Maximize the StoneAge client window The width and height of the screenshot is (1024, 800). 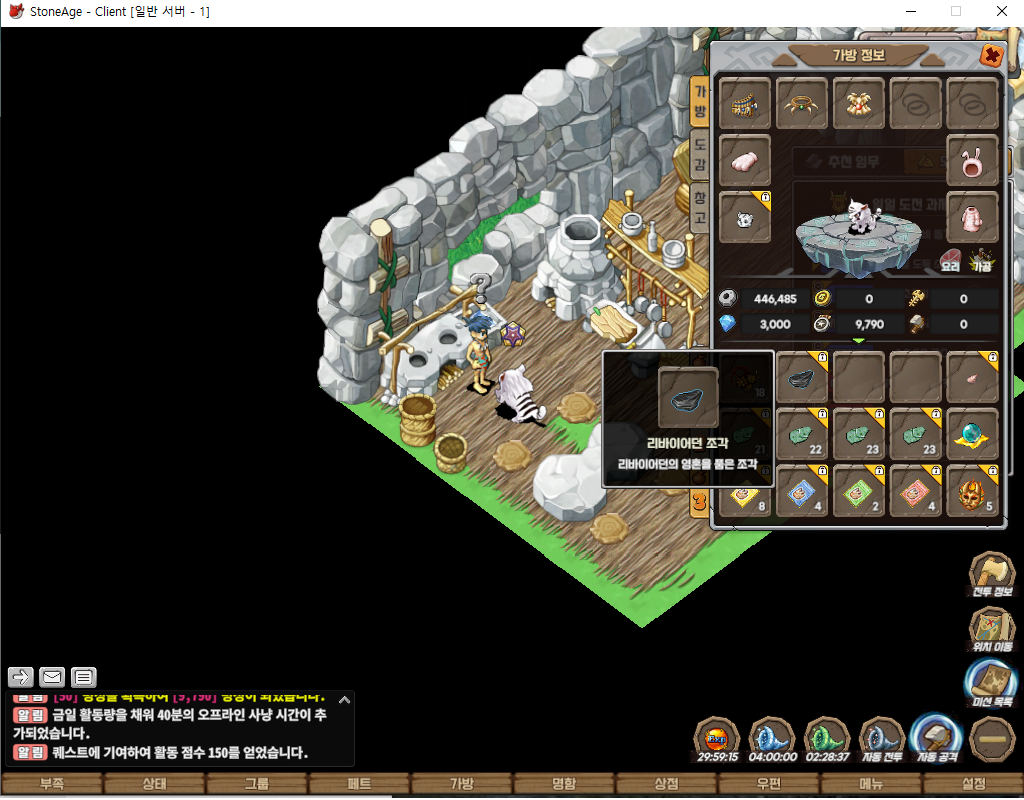(955, 11)
